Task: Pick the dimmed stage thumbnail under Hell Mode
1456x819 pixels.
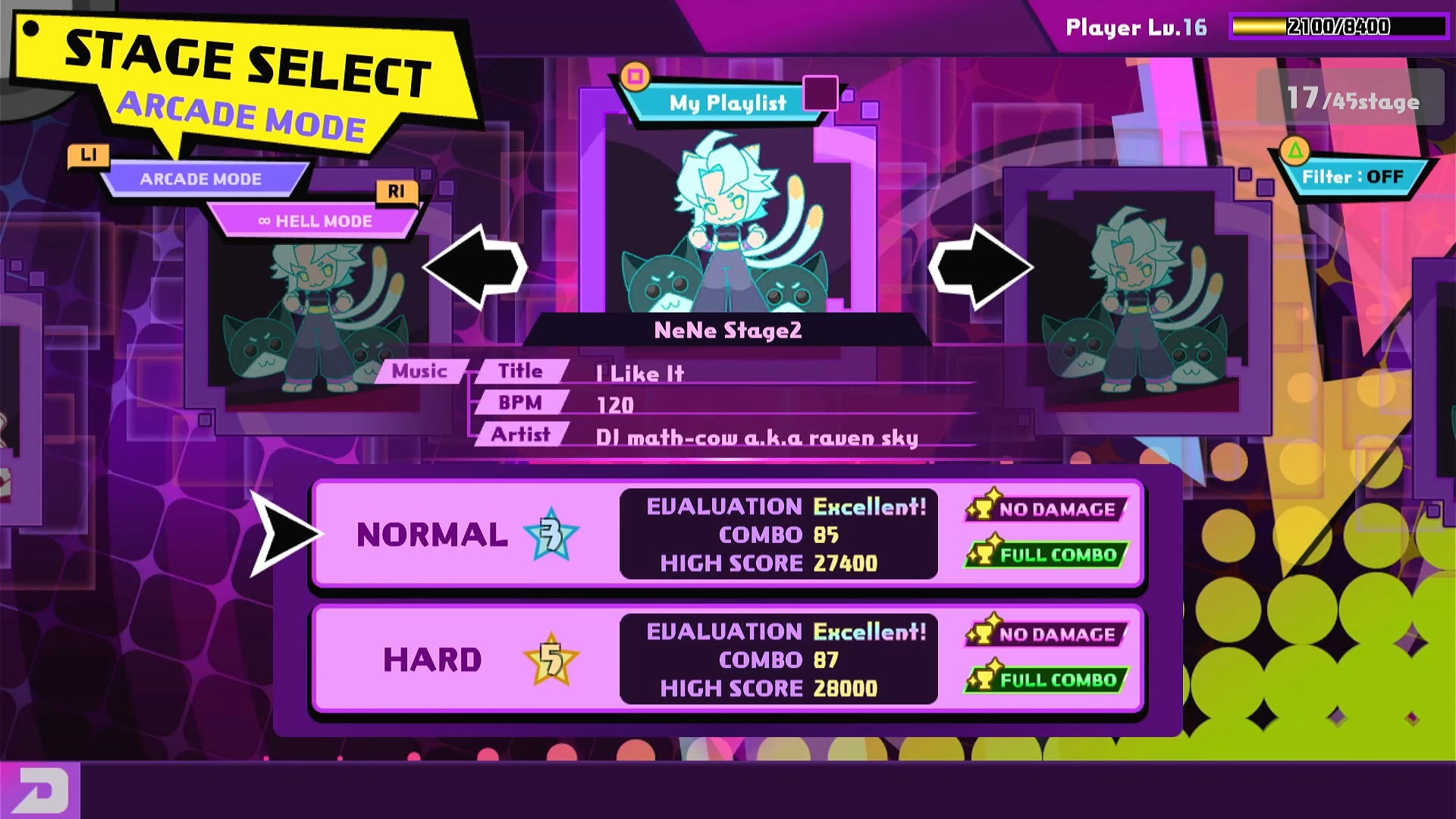Action: pos(318,318)
